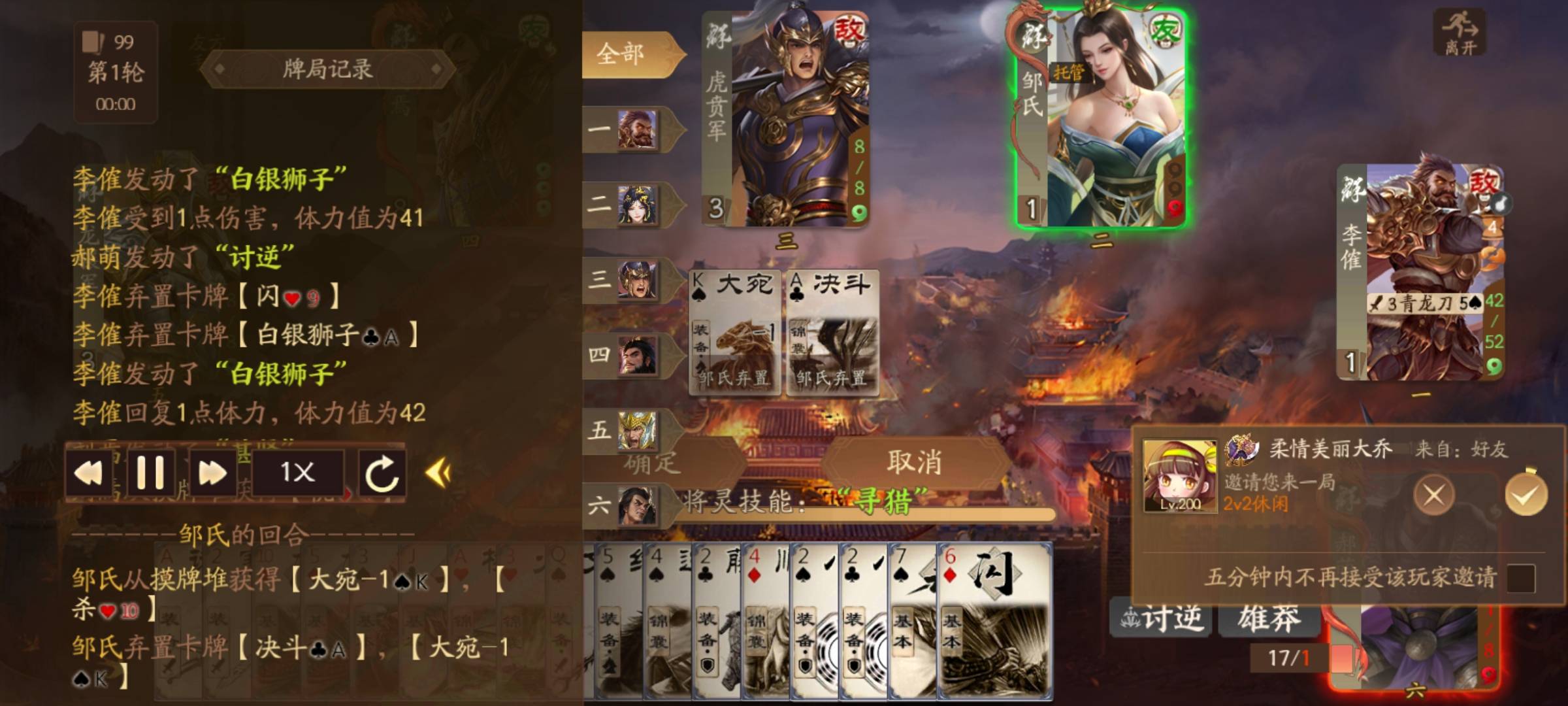Activate the 讨逆 skill
Image resolution: width=1568 pixels, height=706 pixels.
[x=1161, y=618]
